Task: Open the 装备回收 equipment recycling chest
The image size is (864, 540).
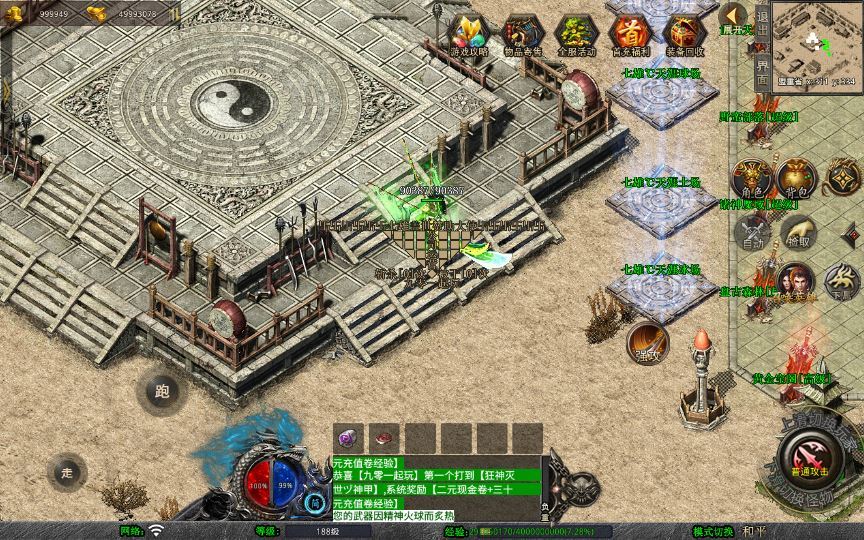Action: coord(685,34)
